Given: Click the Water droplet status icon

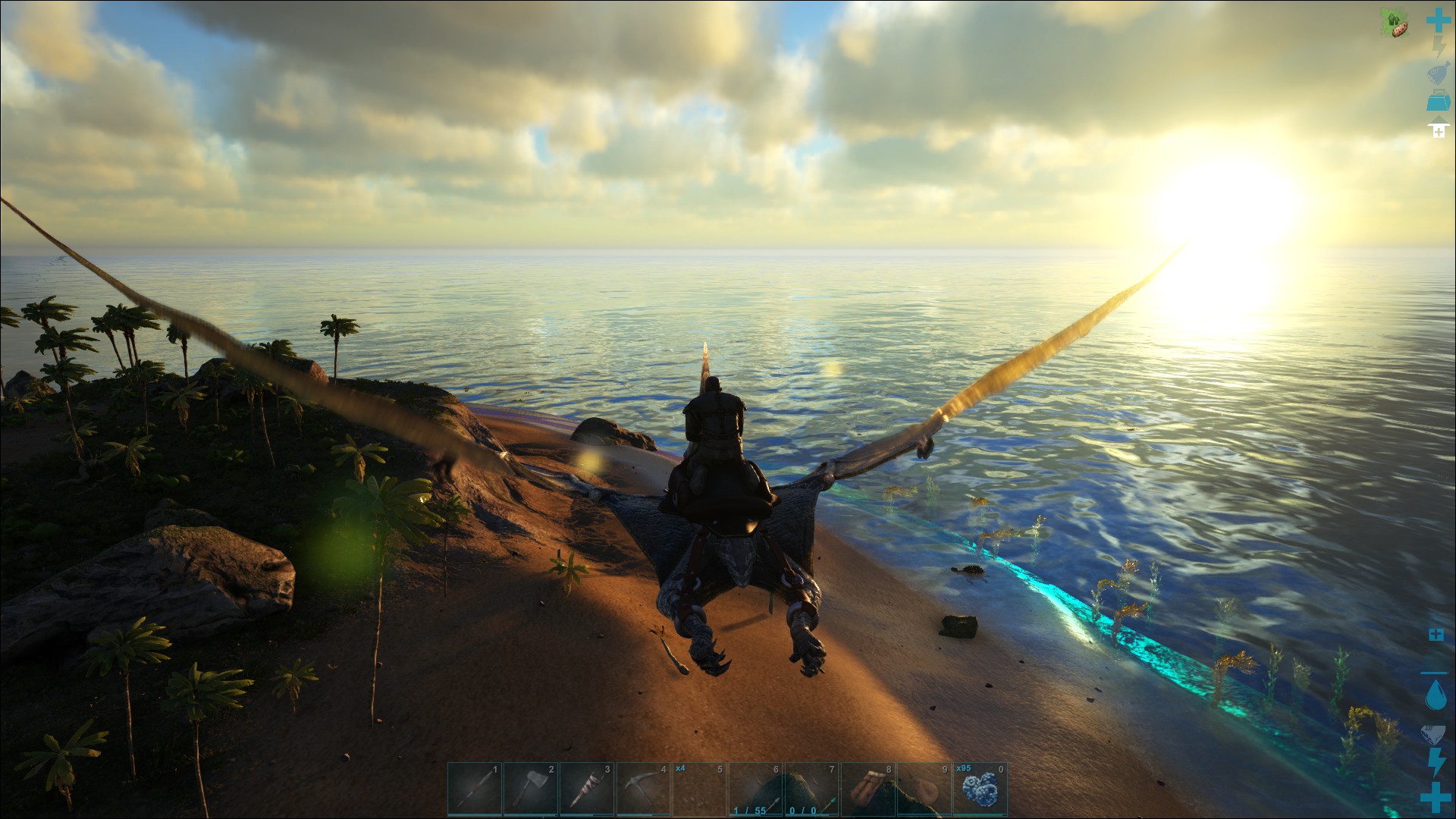Looking at the screenshot, I should pyautogui.click(x=1436, y=694).
